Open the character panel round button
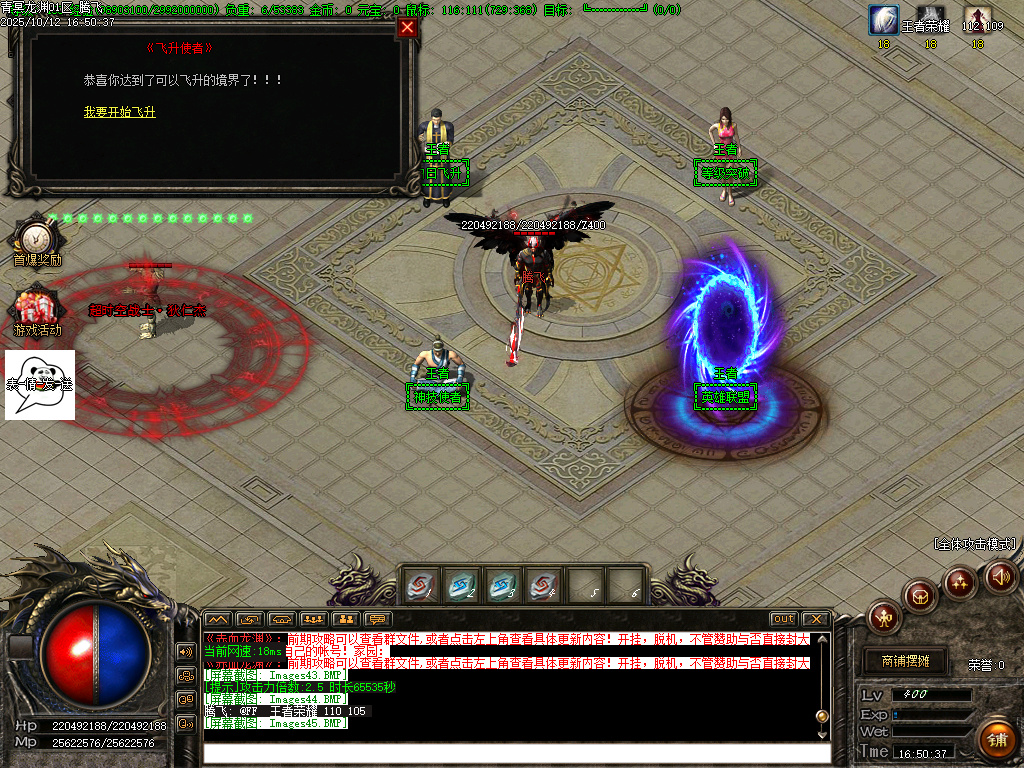1024x768 pixels. (x=885, y=617)
